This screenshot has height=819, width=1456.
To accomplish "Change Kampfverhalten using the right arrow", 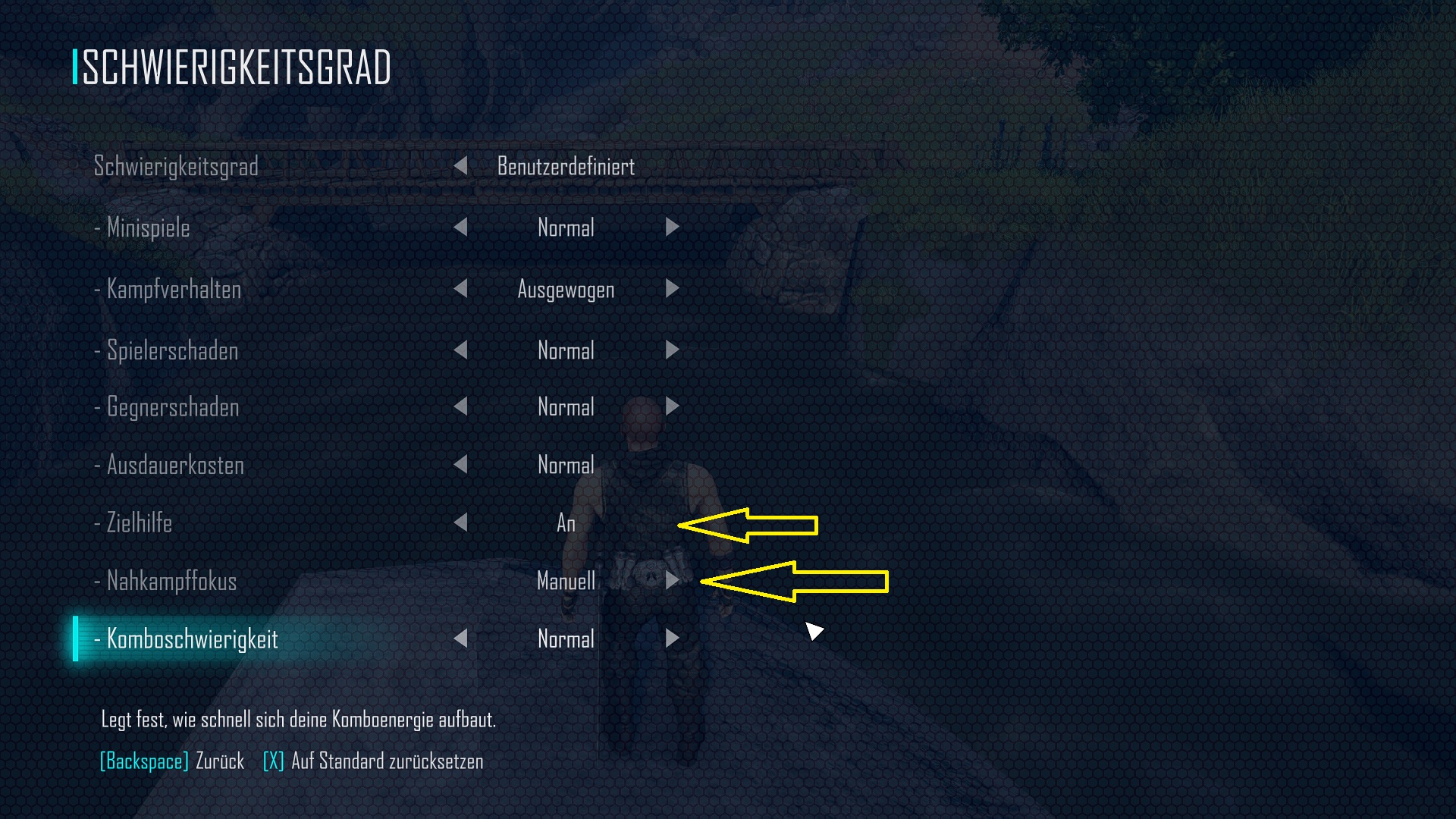I will coord(672,289).
